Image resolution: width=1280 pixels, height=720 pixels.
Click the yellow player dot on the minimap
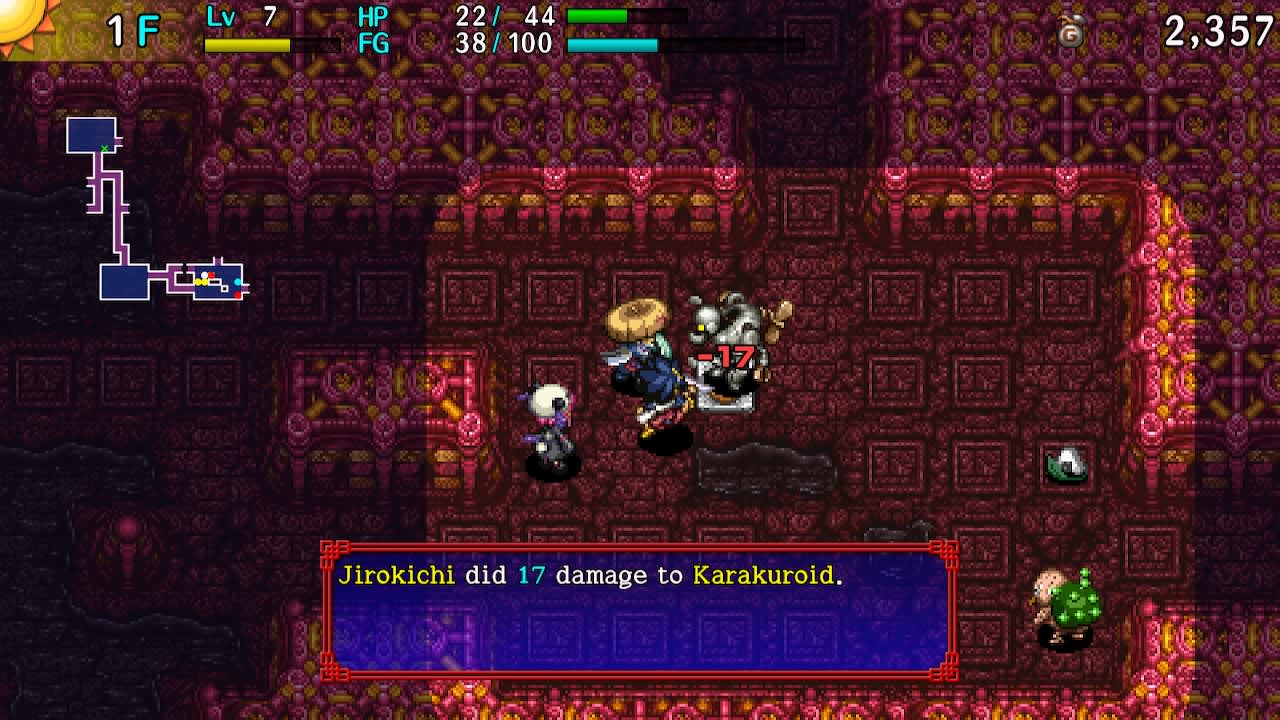tap(200, 281)
